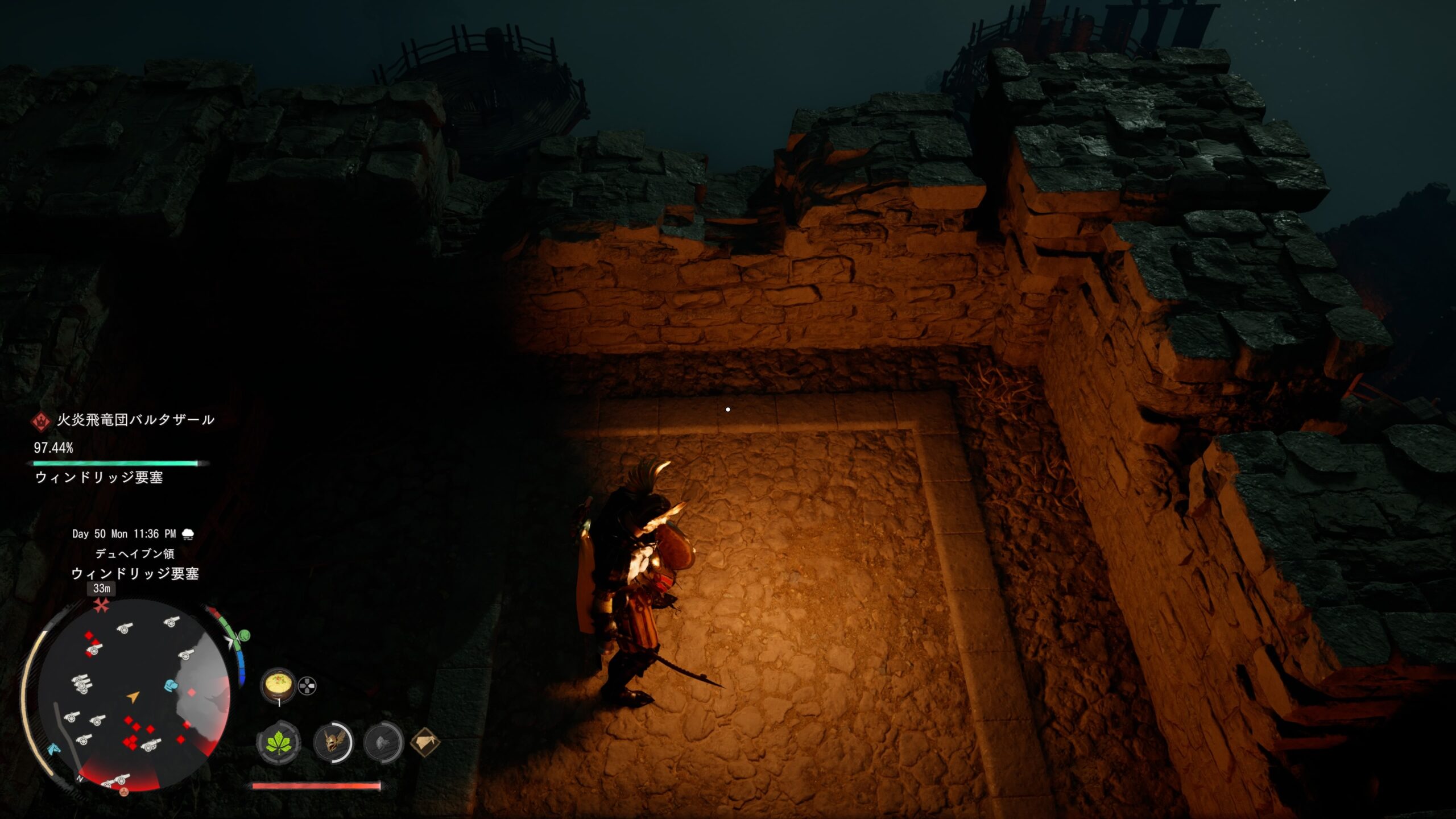1456x819 pixels.
Task: Click the red cross marker labeled 33m
Action: 102,606
